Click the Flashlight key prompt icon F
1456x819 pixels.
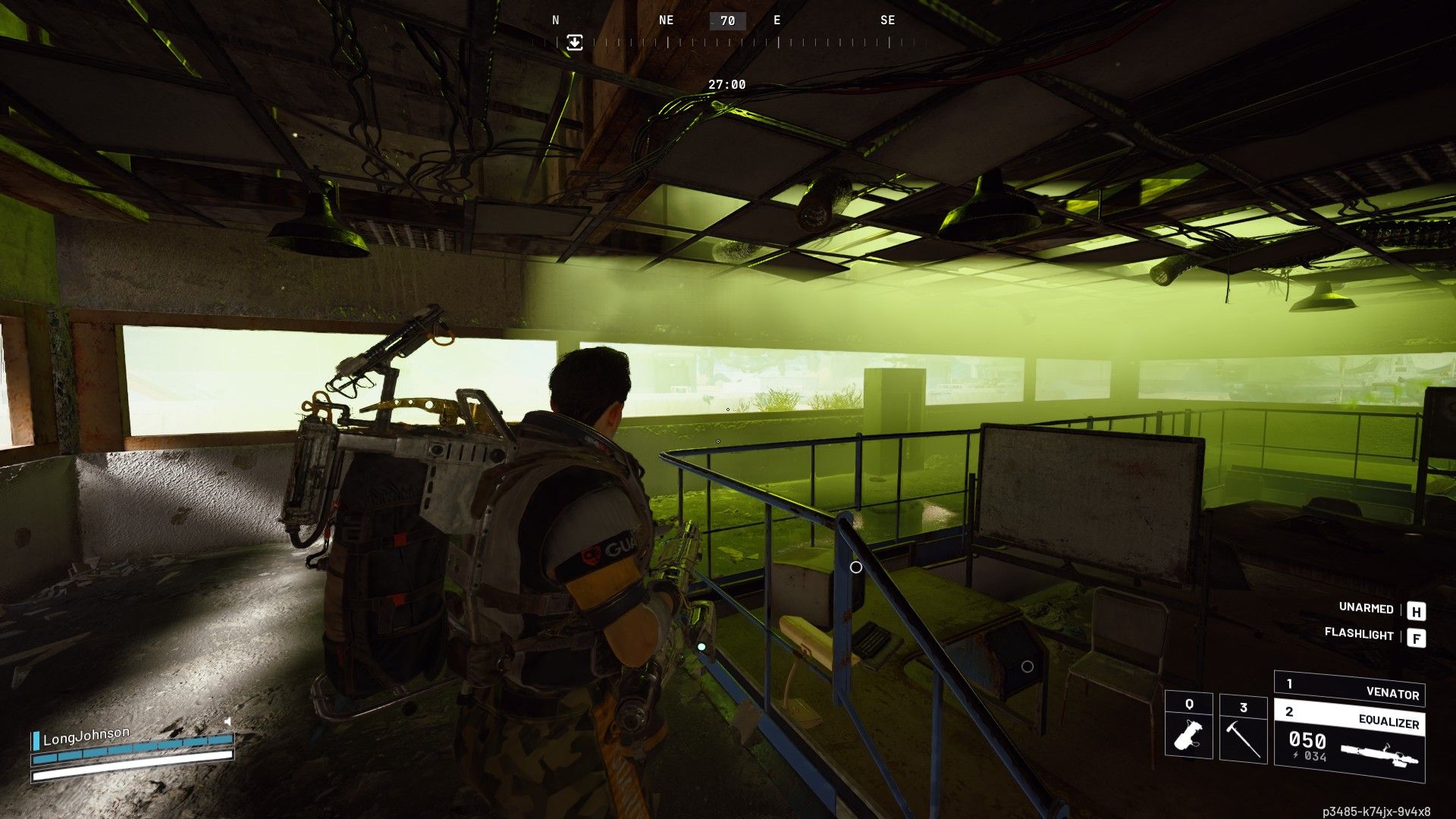click(x=1417, y=637)
